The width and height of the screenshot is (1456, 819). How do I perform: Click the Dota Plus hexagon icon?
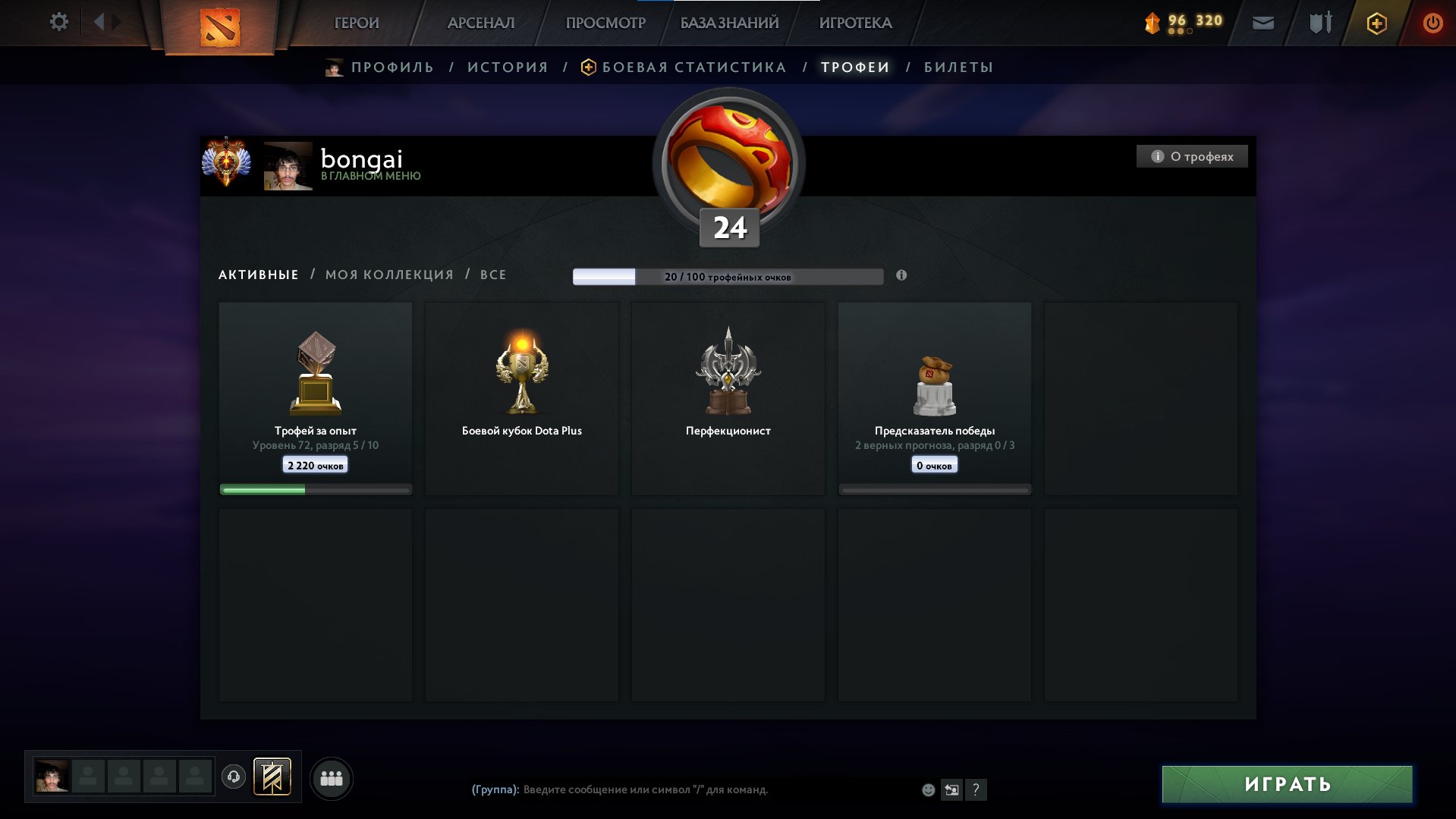point(1377,24)
